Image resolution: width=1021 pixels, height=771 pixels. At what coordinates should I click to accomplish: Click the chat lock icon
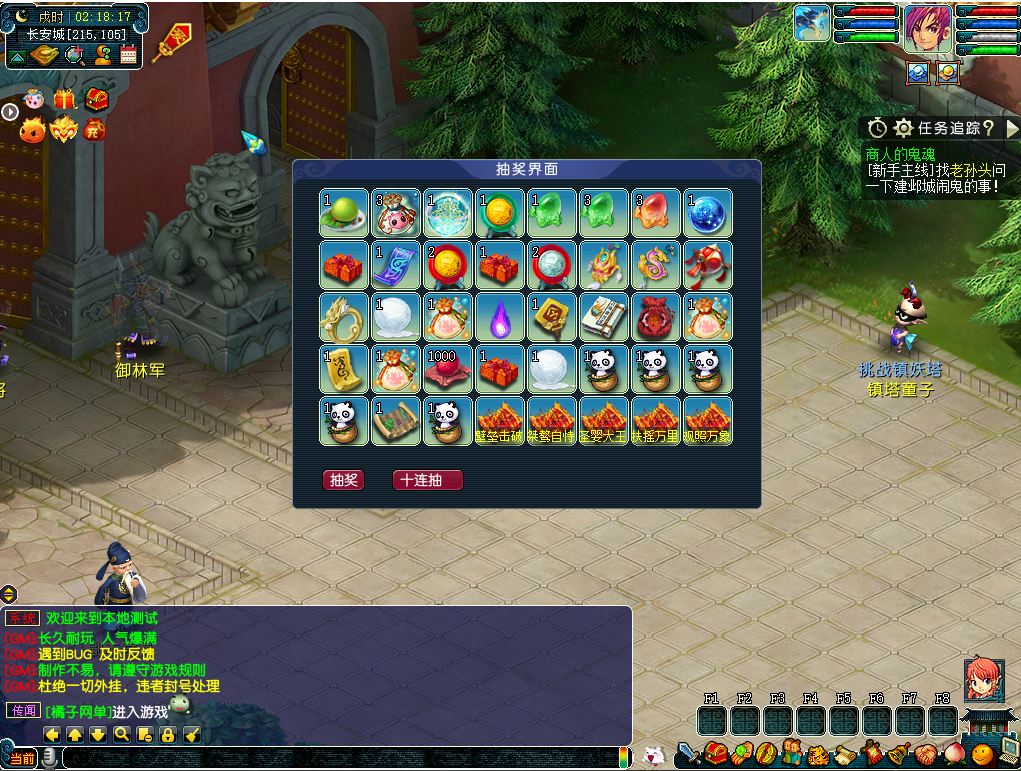point(168,735)
